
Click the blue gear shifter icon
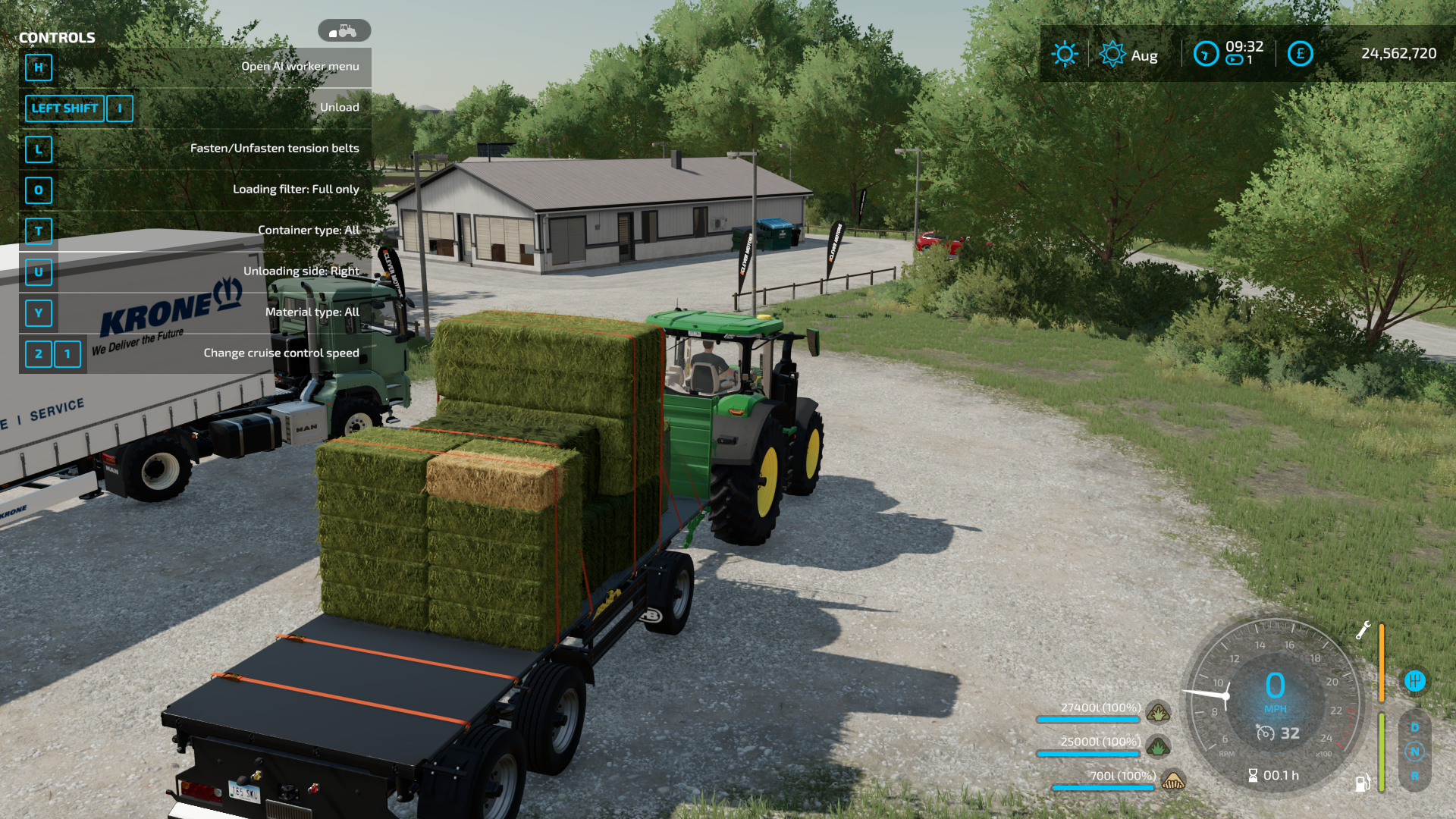[1415, 681]
